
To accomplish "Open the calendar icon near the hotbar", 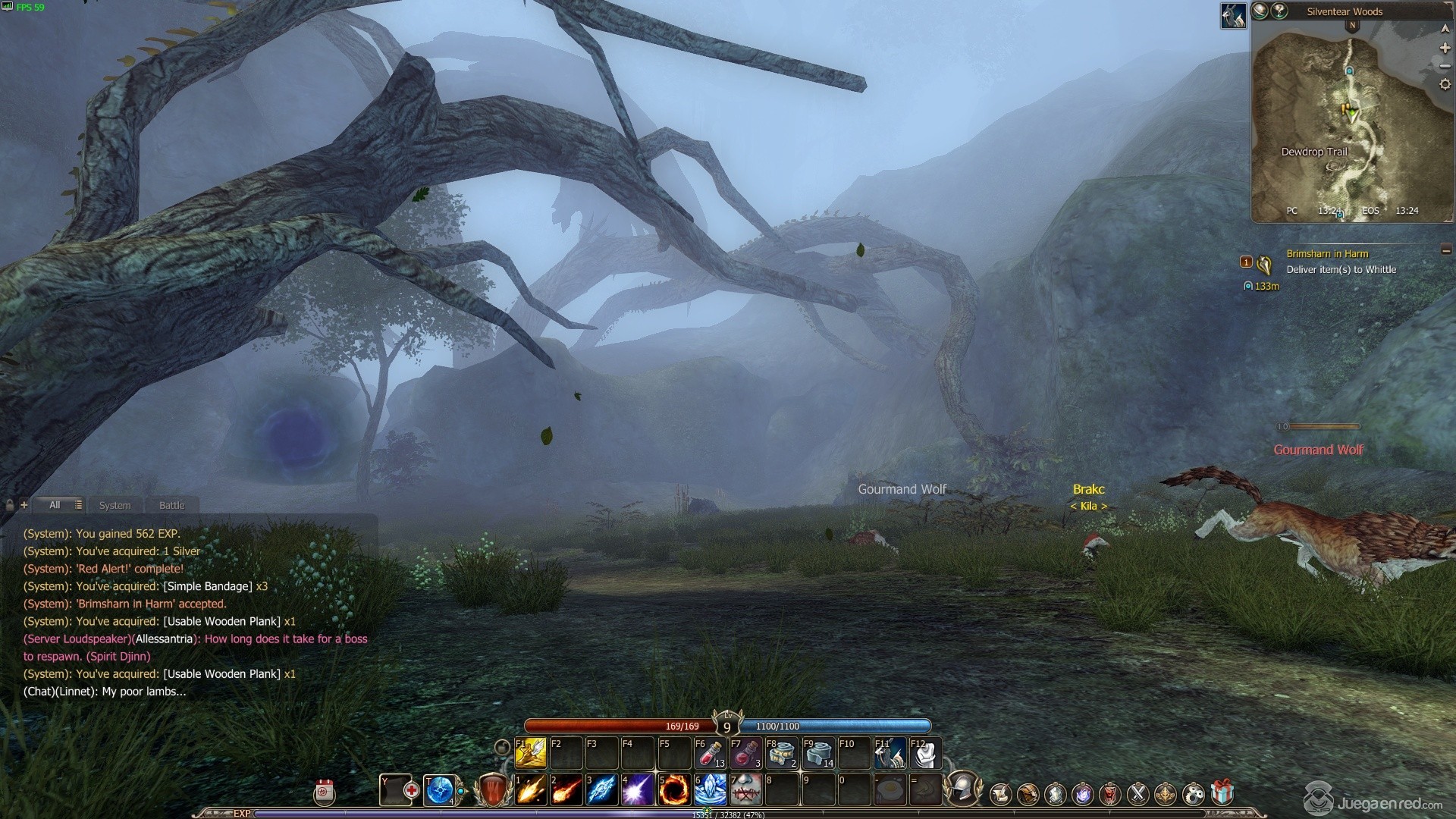I will pos(325,792).
